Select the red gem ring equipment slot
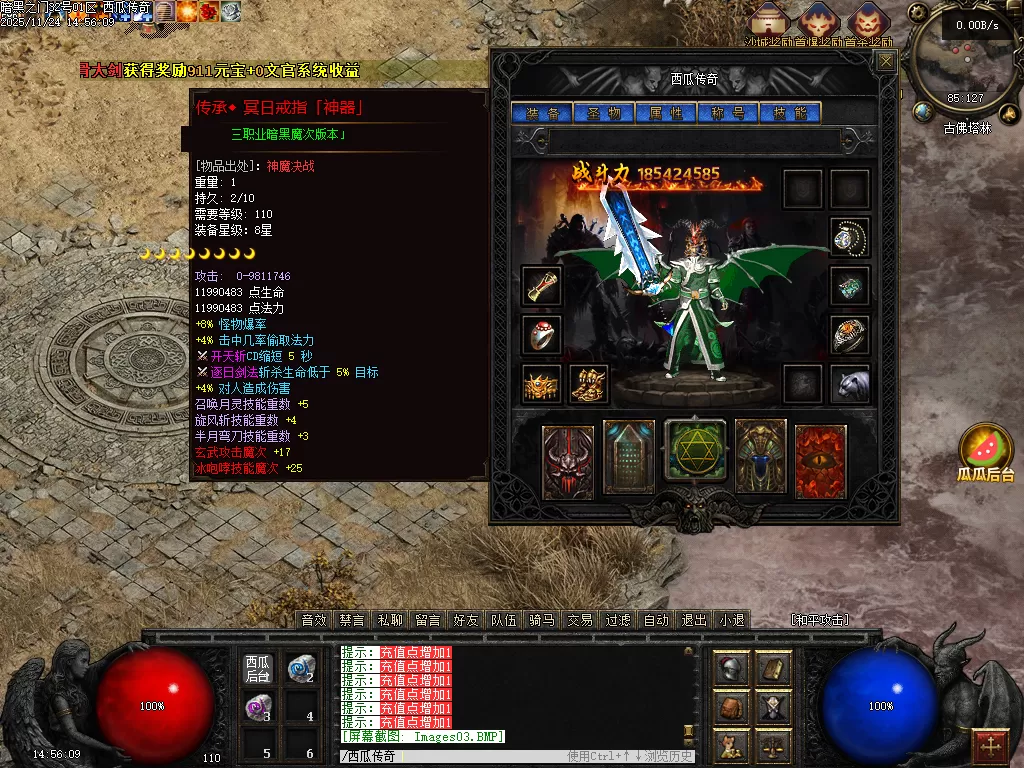 pyautogui.click(x=542, y=334)
